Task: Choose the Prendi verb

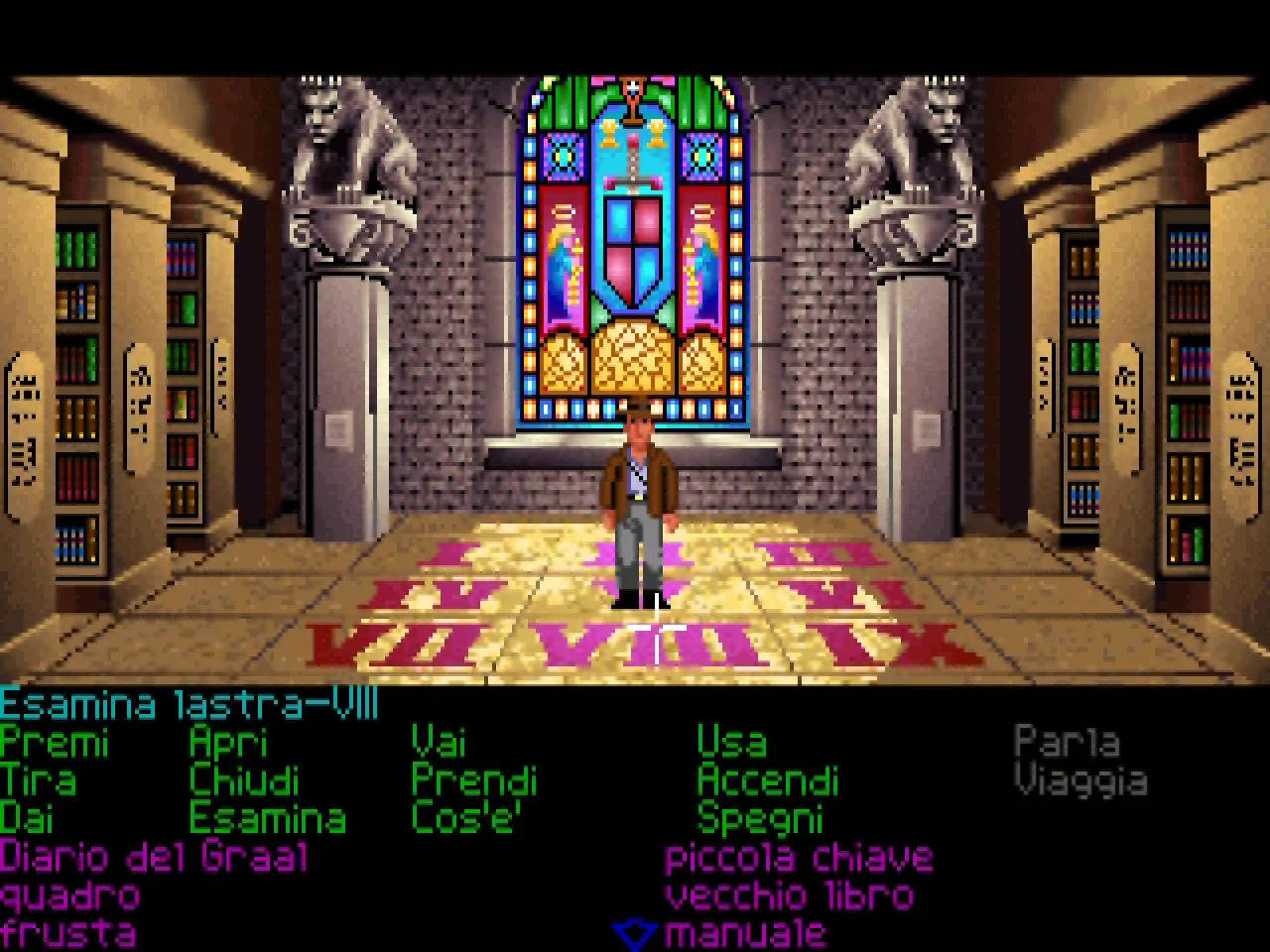Action: (x=474, y=781)
